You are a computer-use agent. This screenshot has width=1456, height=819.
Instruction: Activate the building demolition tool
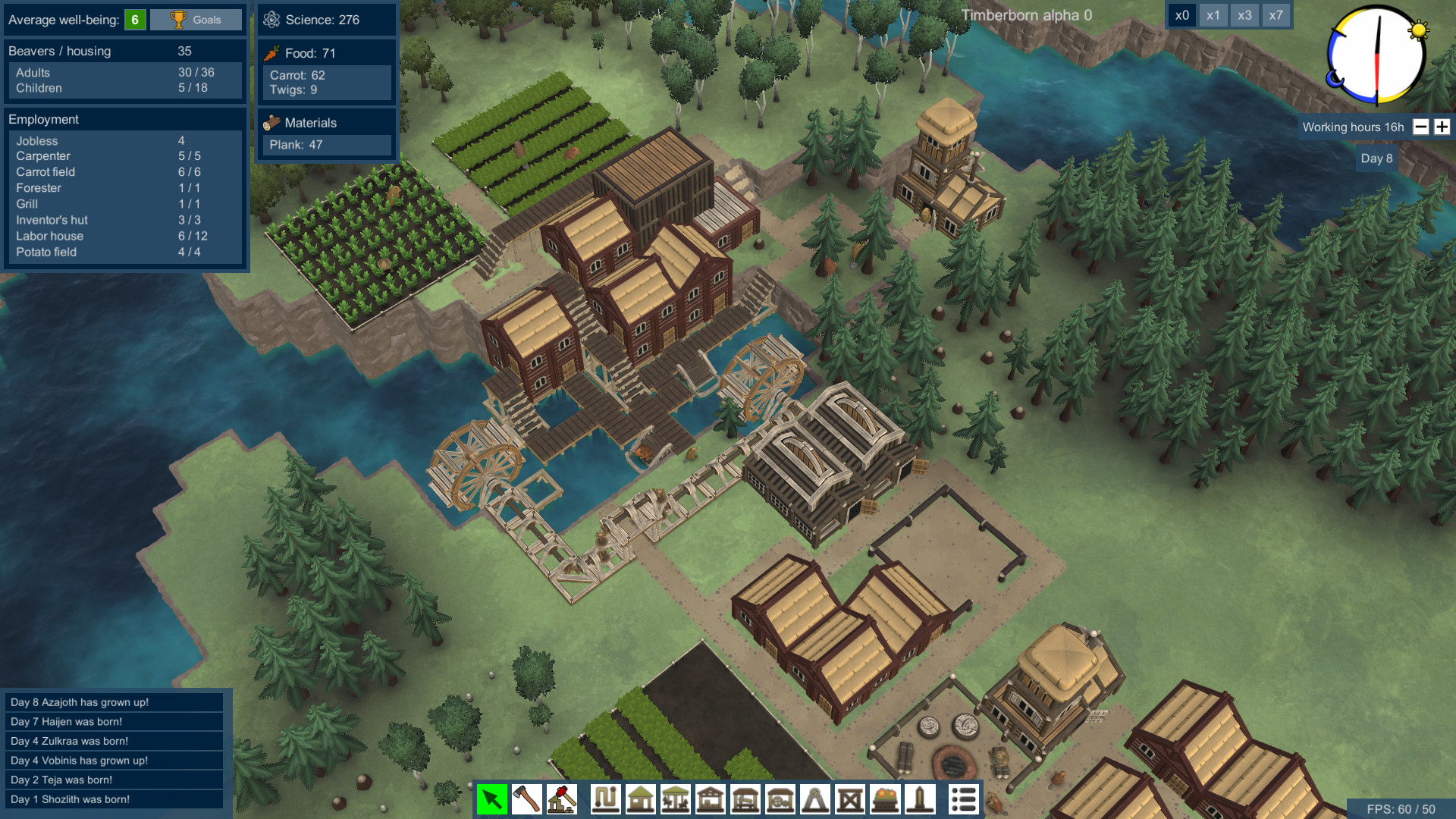561,799
